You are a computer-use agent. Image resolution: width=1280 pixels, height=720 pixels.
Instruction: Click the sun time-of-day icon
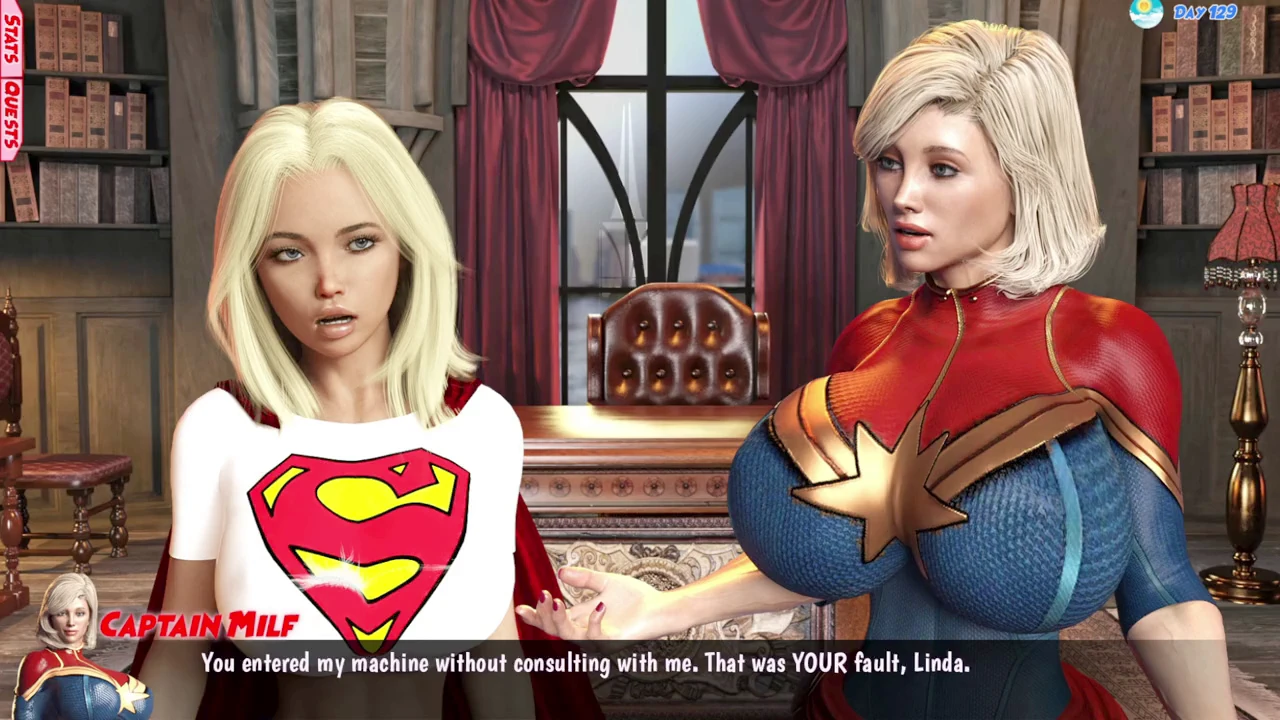tap(1146, 13)
